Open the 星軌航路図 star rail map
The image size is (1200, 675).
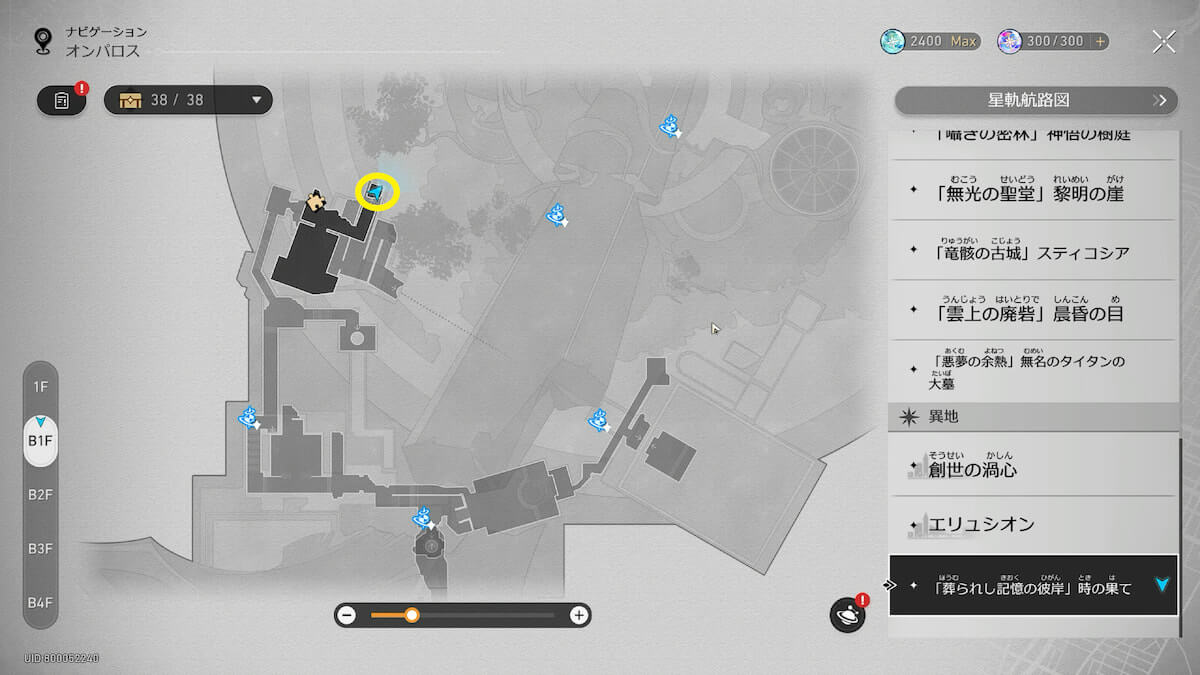coord(1034,100)
